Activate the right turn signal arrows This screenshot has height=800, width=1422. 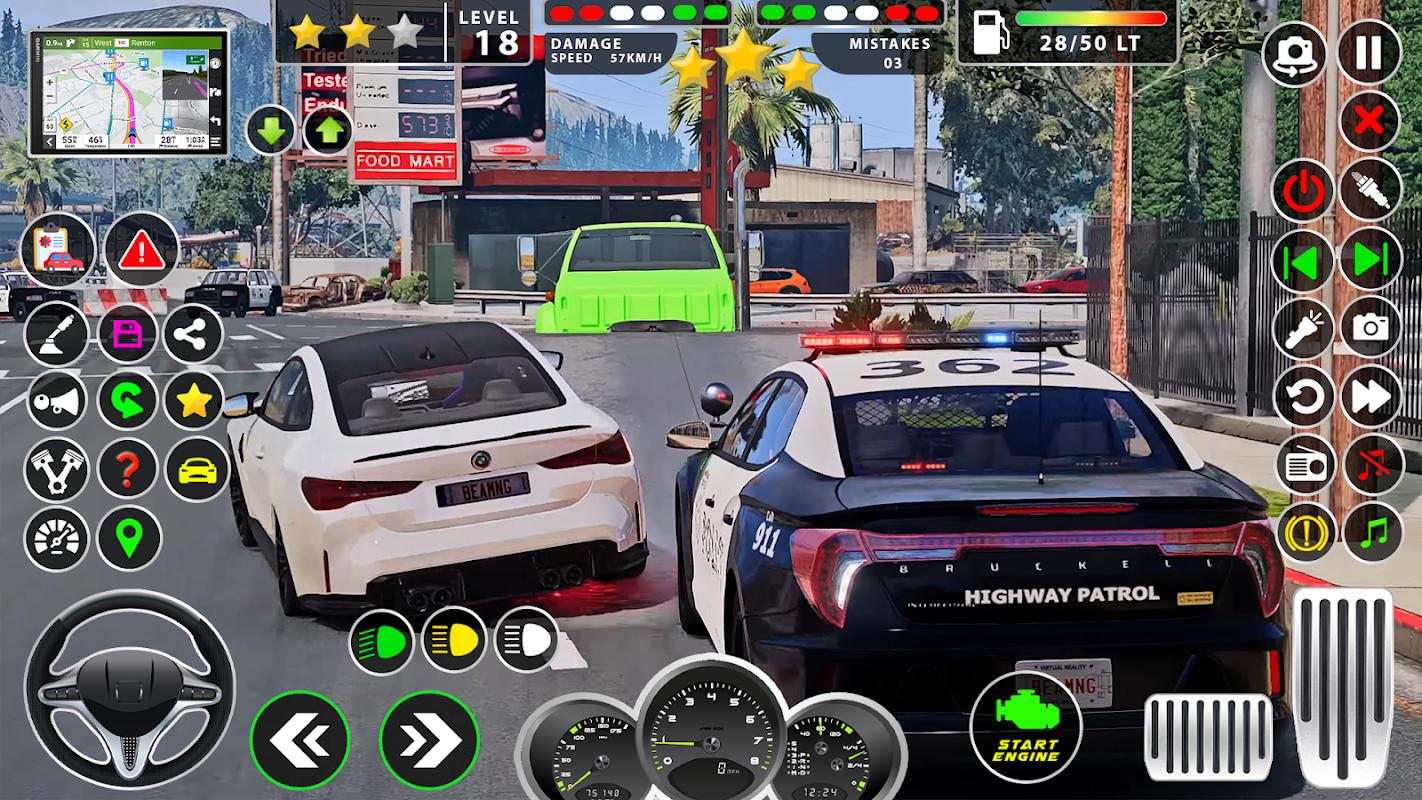pos(429,741)
